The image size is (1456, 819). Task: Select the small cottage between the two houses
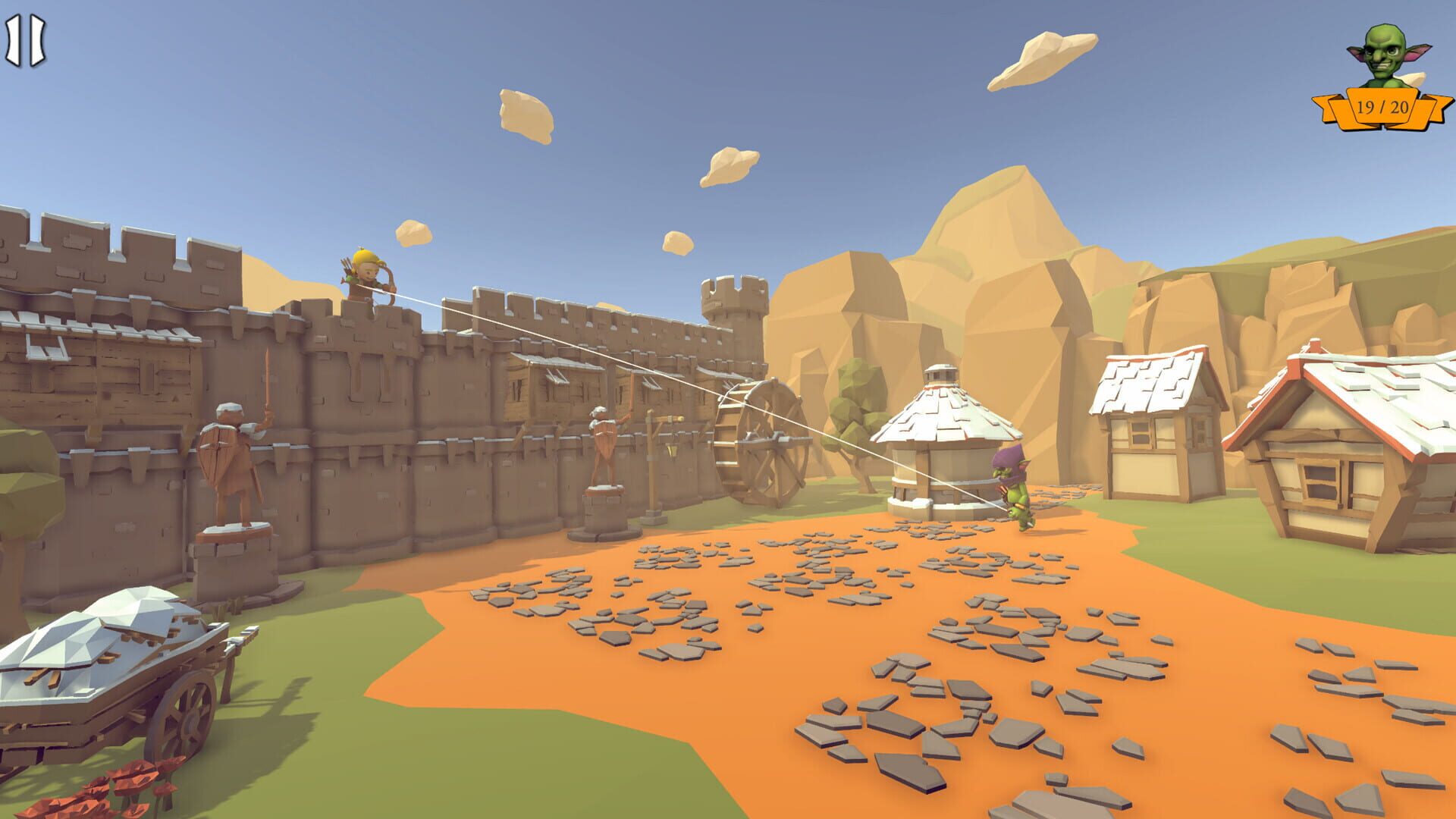pos(1160,432)
